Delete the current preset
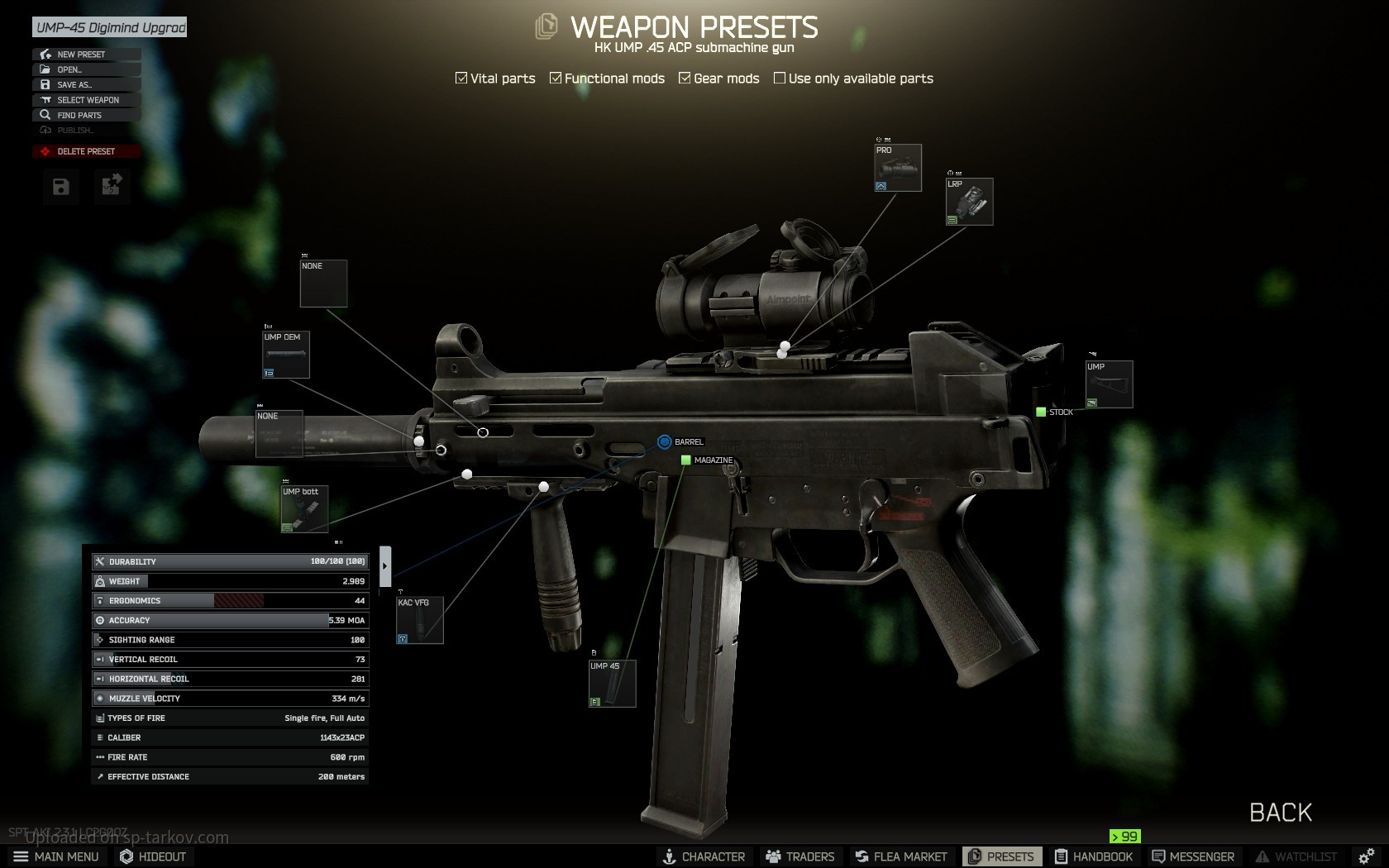This screenshot has height=868, width=1389. [x=86, y=151]
